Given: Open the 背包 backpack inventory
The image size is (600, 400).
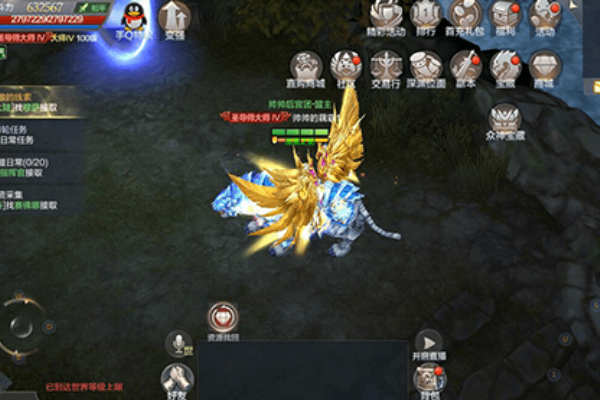Looking at the screenshot, I should (429, 378).
